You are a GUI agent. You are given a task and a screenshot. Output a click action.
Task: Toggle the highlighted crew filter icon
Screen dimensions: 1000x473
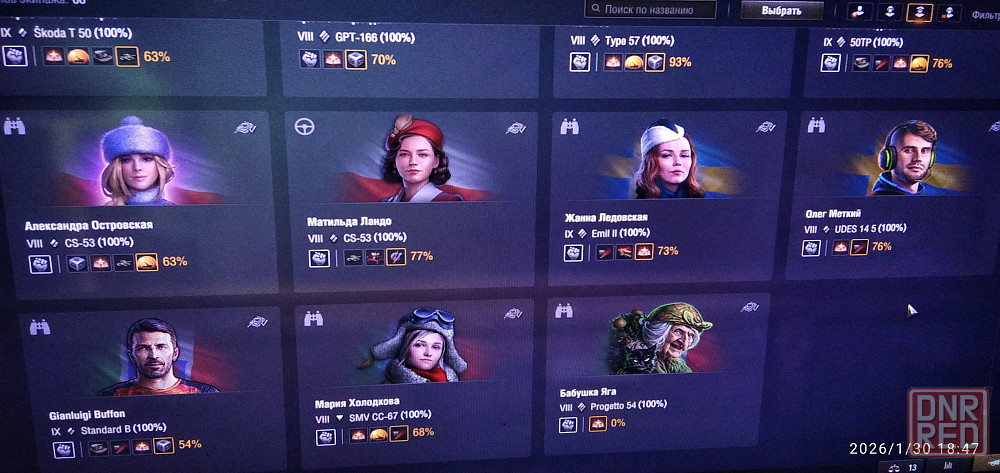click(x=919, y=12)
